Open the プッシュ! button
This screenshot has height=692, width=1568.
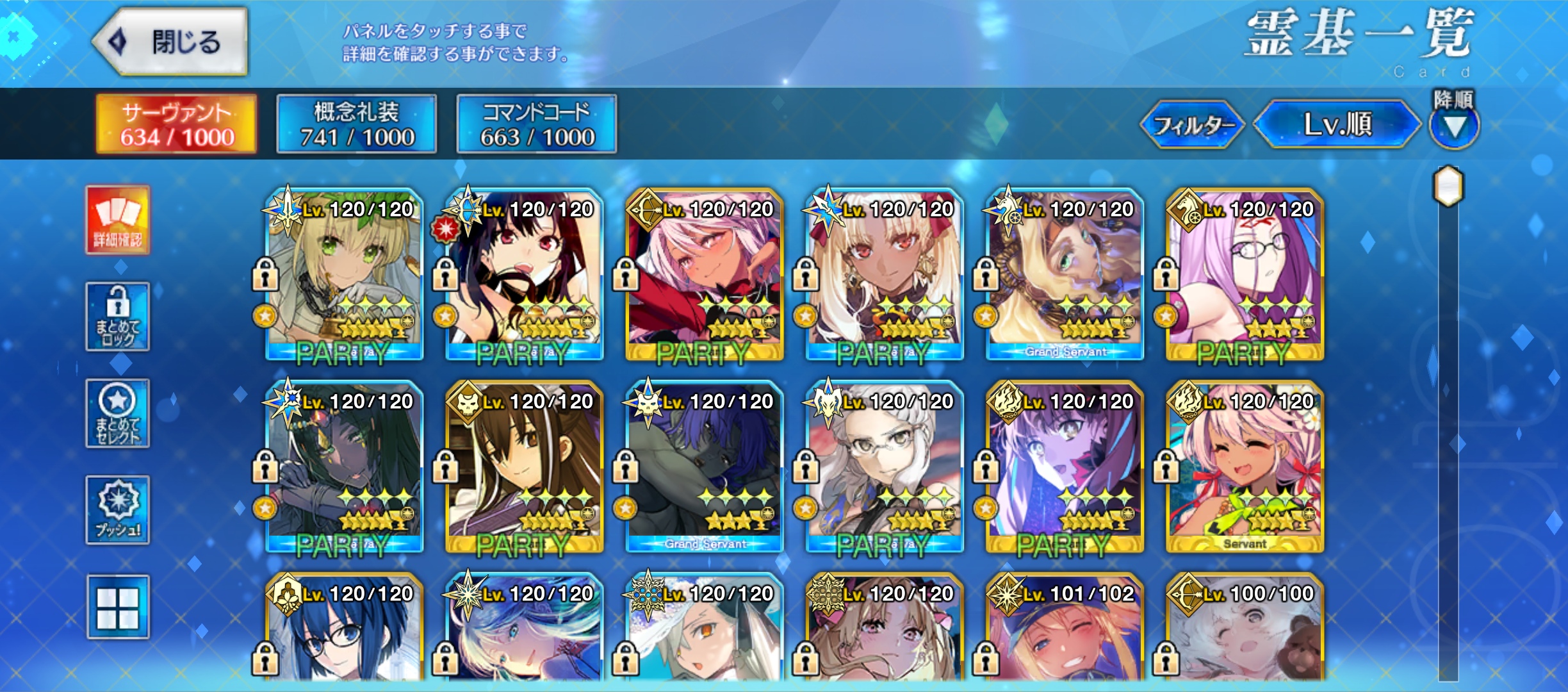pyautogui.click(x=118, y=510)
